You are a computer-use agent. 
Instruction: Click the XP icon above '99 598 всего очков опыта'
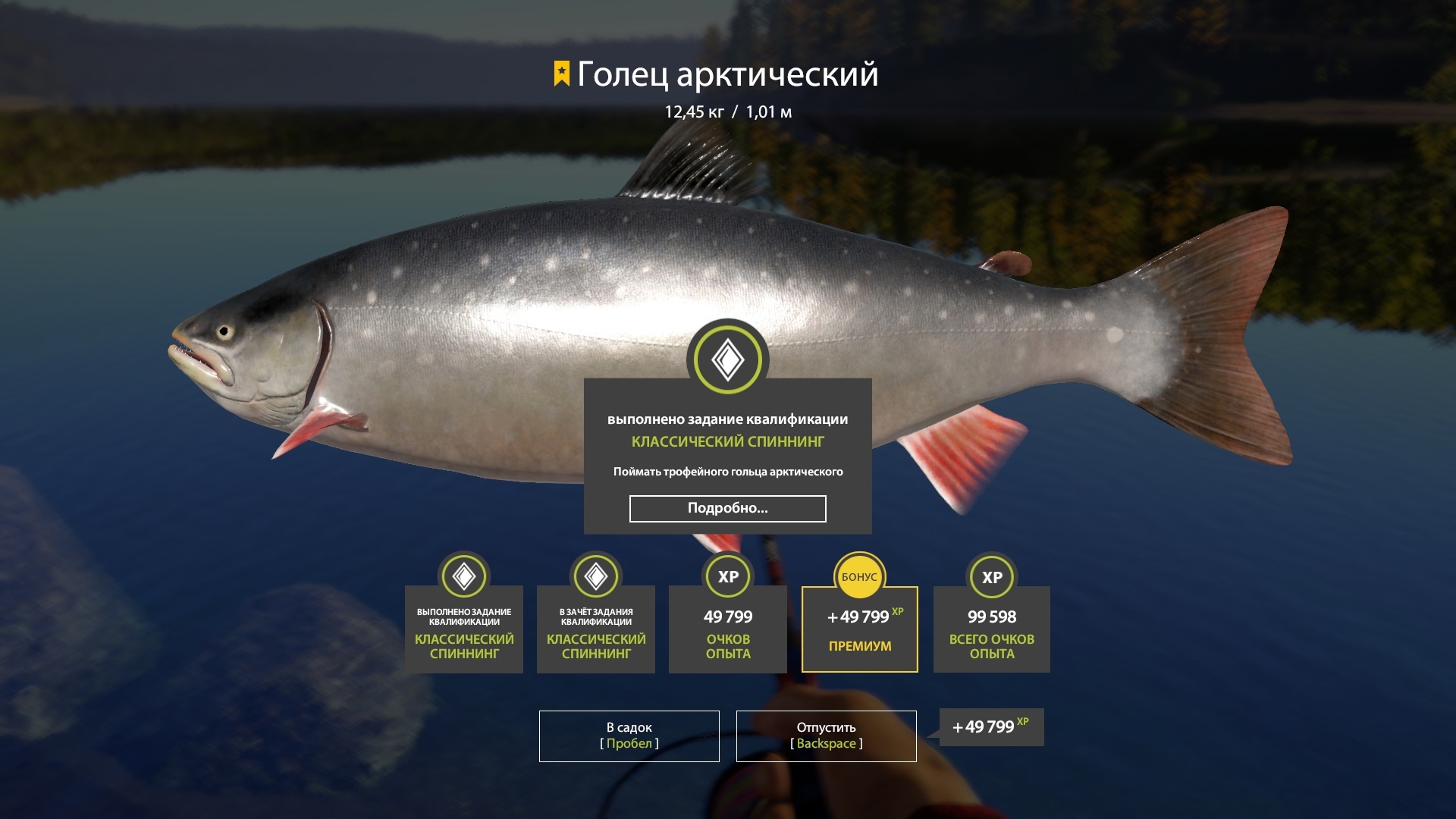coord(991,577)
